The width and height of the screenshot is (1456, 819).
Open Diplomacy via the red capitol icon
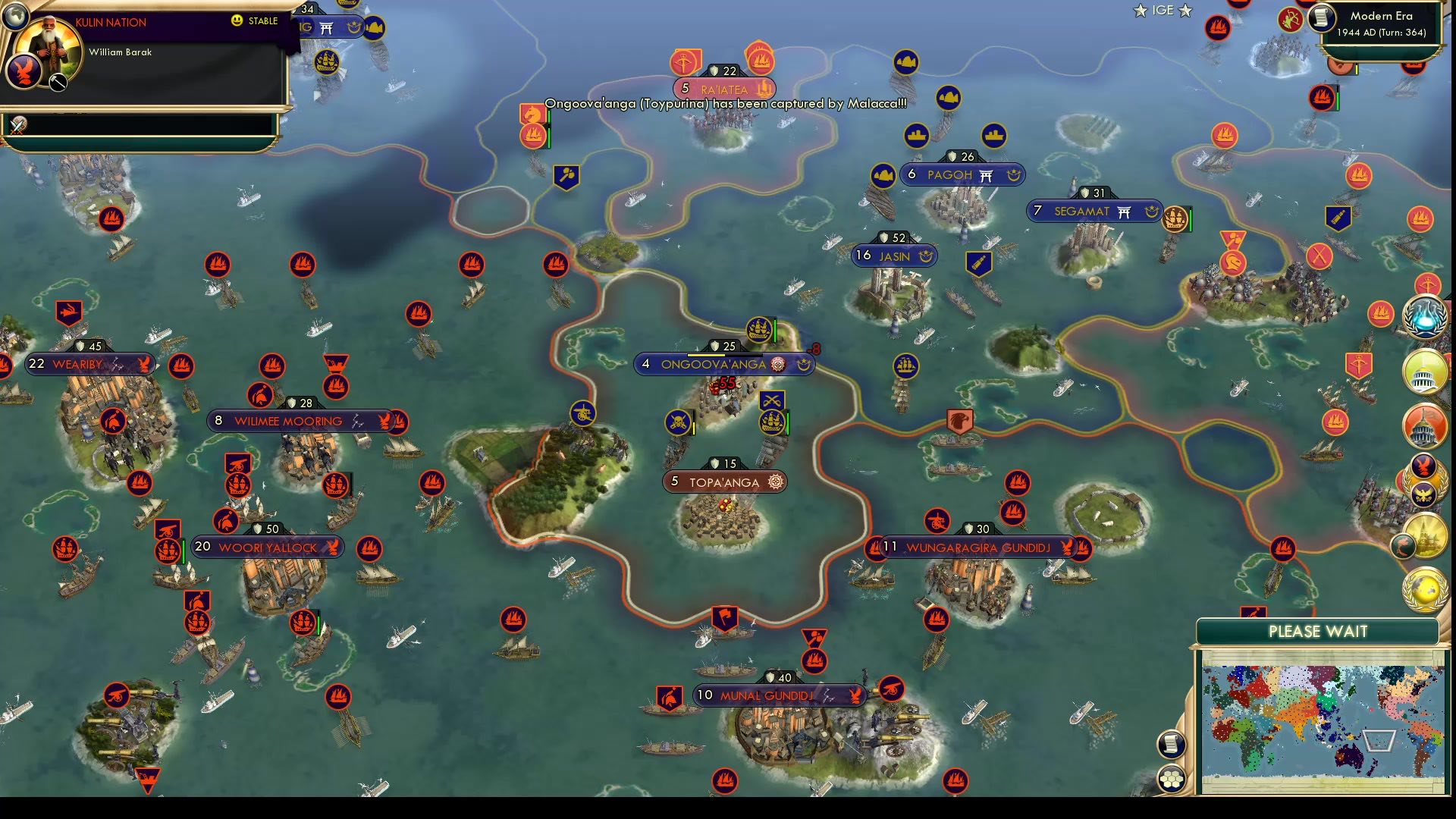[x=1425, y=426]
